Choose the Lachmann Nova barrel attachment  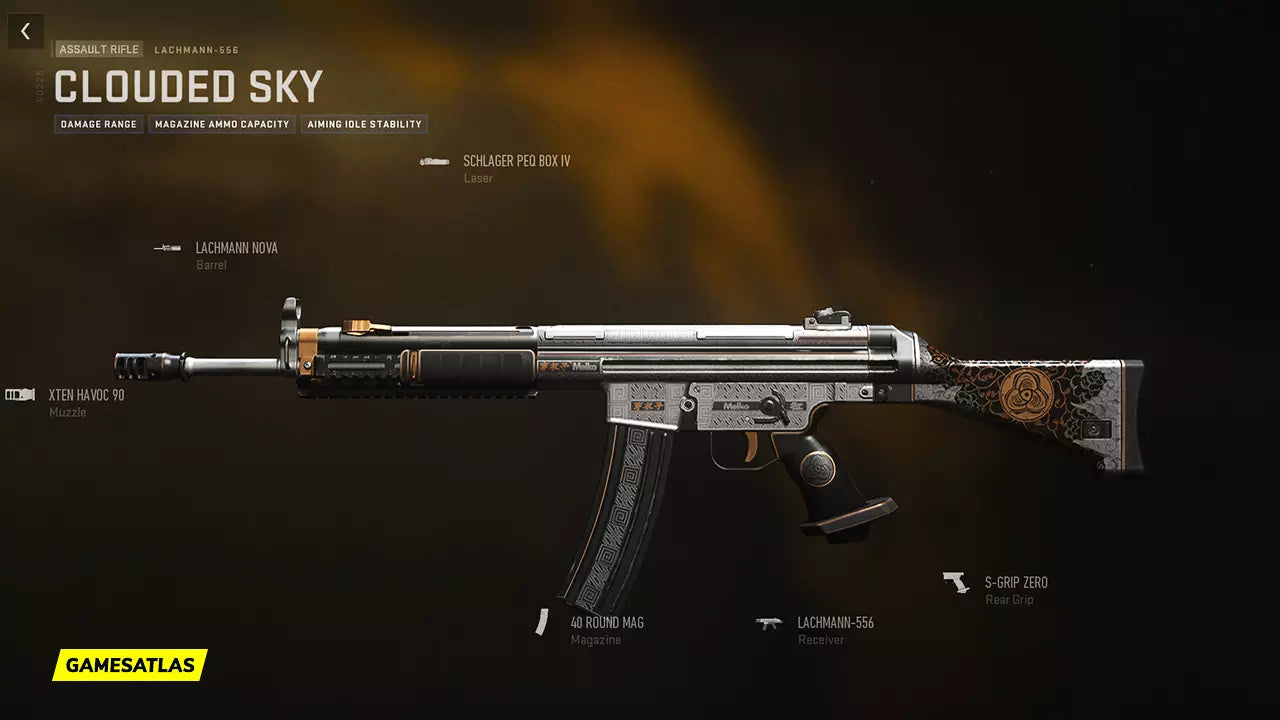point(236,248)
